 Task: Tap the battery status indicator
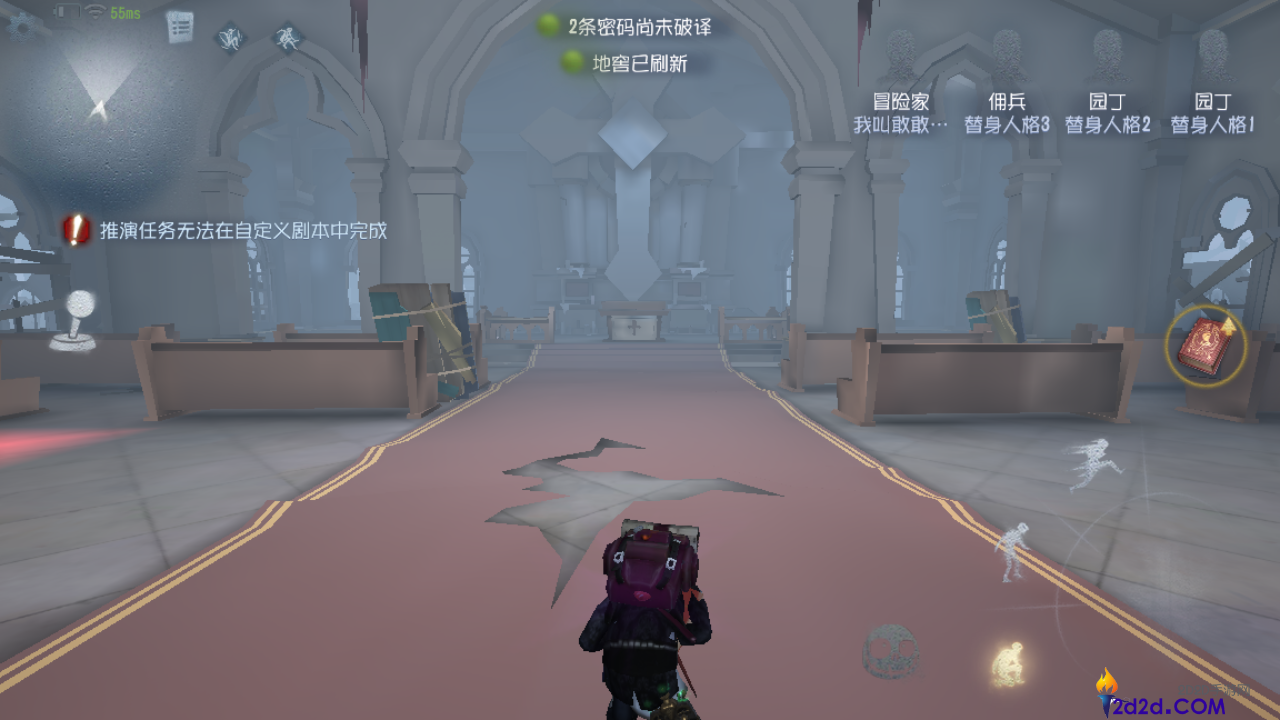coord(68,10)
